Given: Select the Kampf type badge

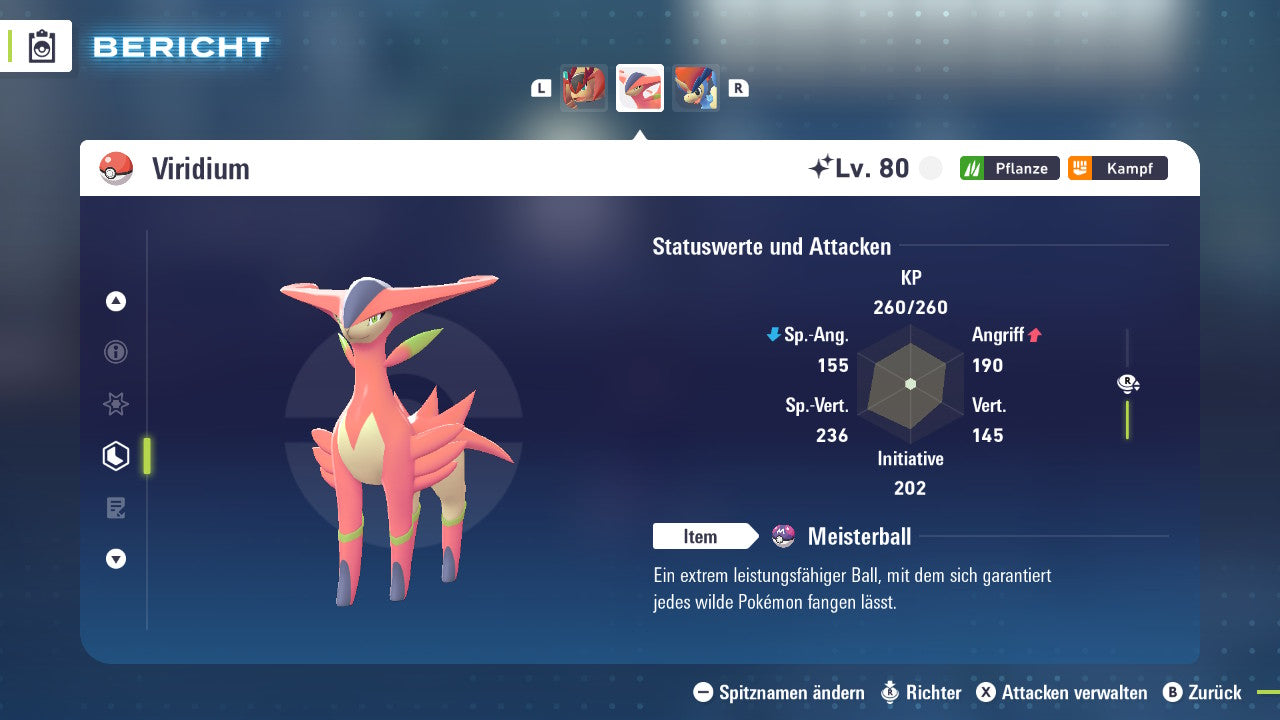Looking at the screenshot, I should click(1117, 168).
